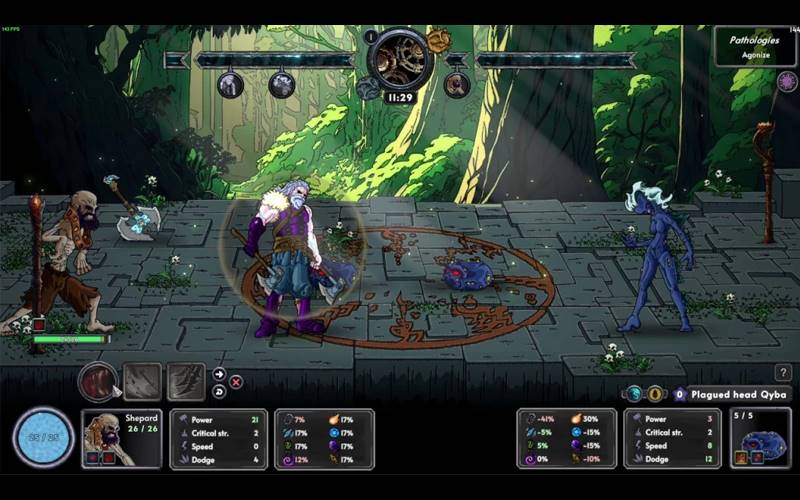This screenshot has height=500, width=800.
Task: Select the Plagued head Qyba portrait
Action: click(x=761, y=438)
